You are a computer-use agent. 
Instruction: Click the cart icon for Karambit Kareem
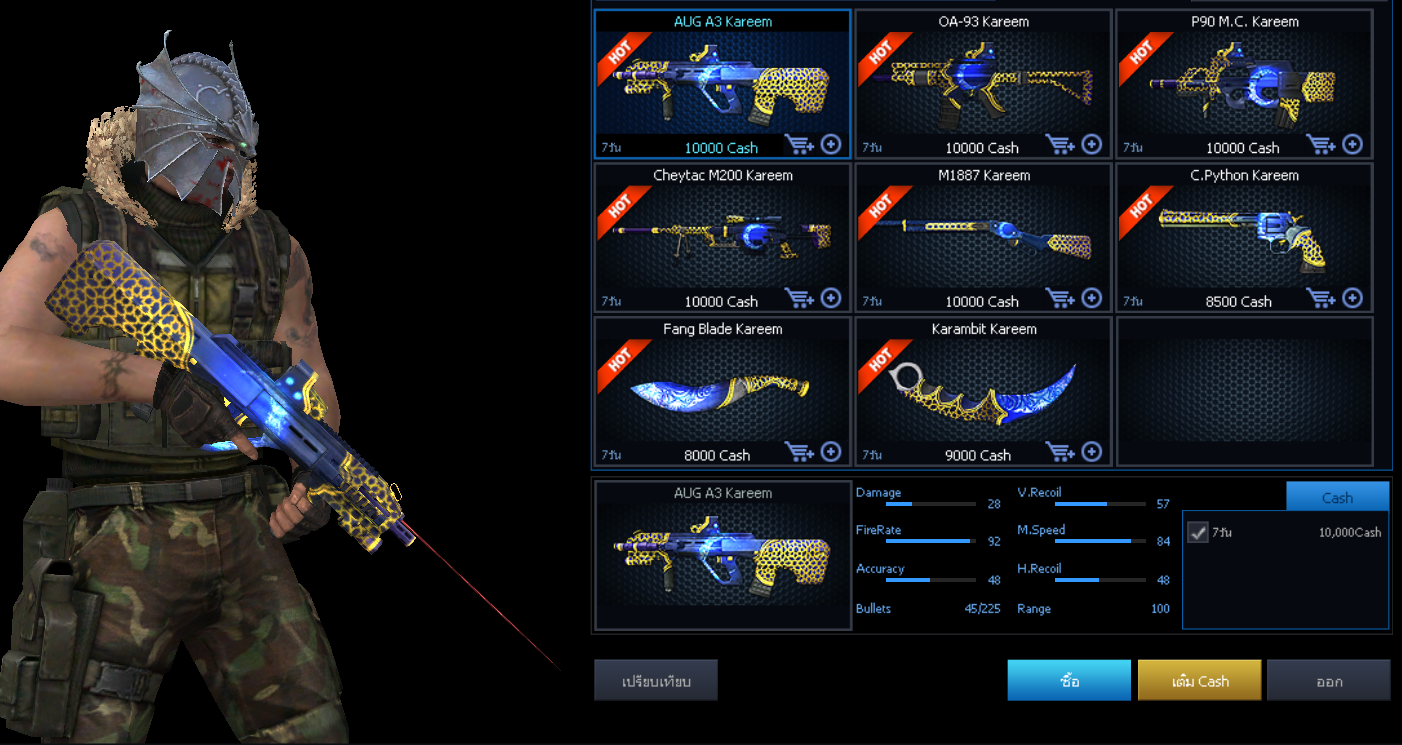[x=1061, y=452]
